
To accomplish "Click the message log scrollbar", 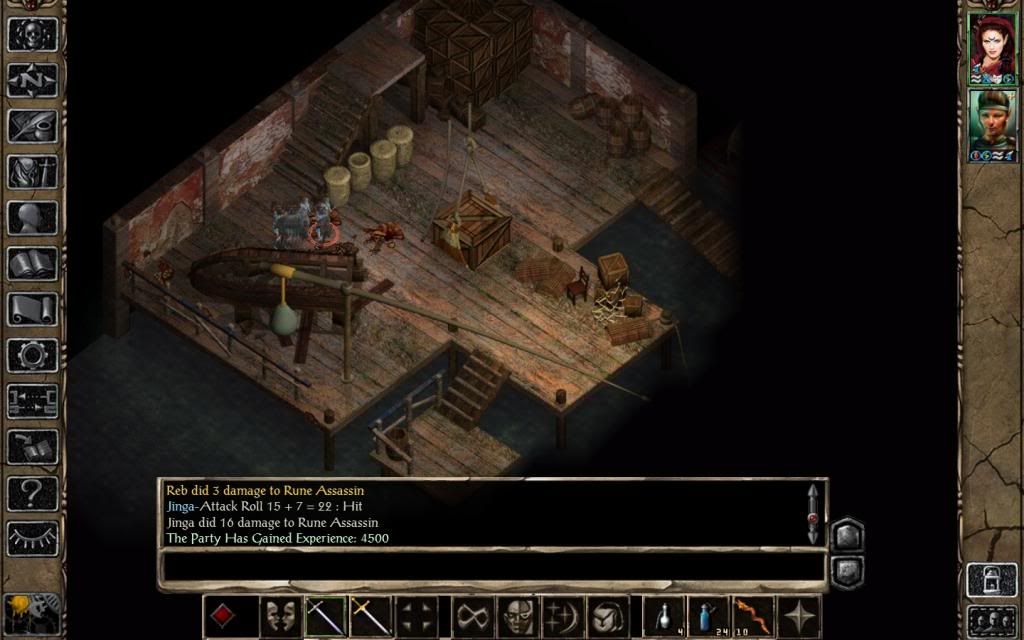I will [x=814, y=514].
